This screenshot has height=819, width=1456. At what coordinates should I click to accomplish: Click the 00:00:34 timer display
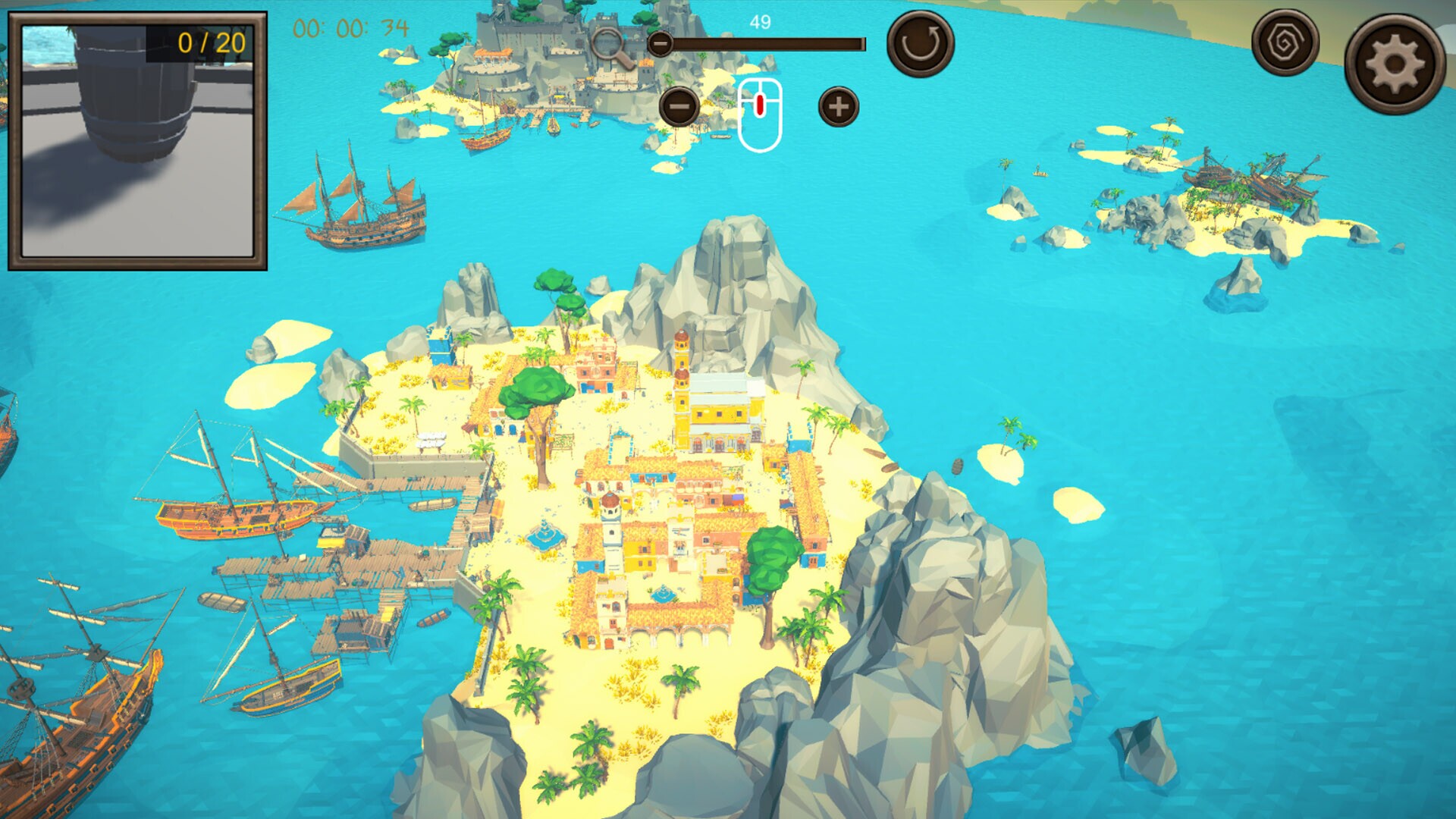(351, 27)
